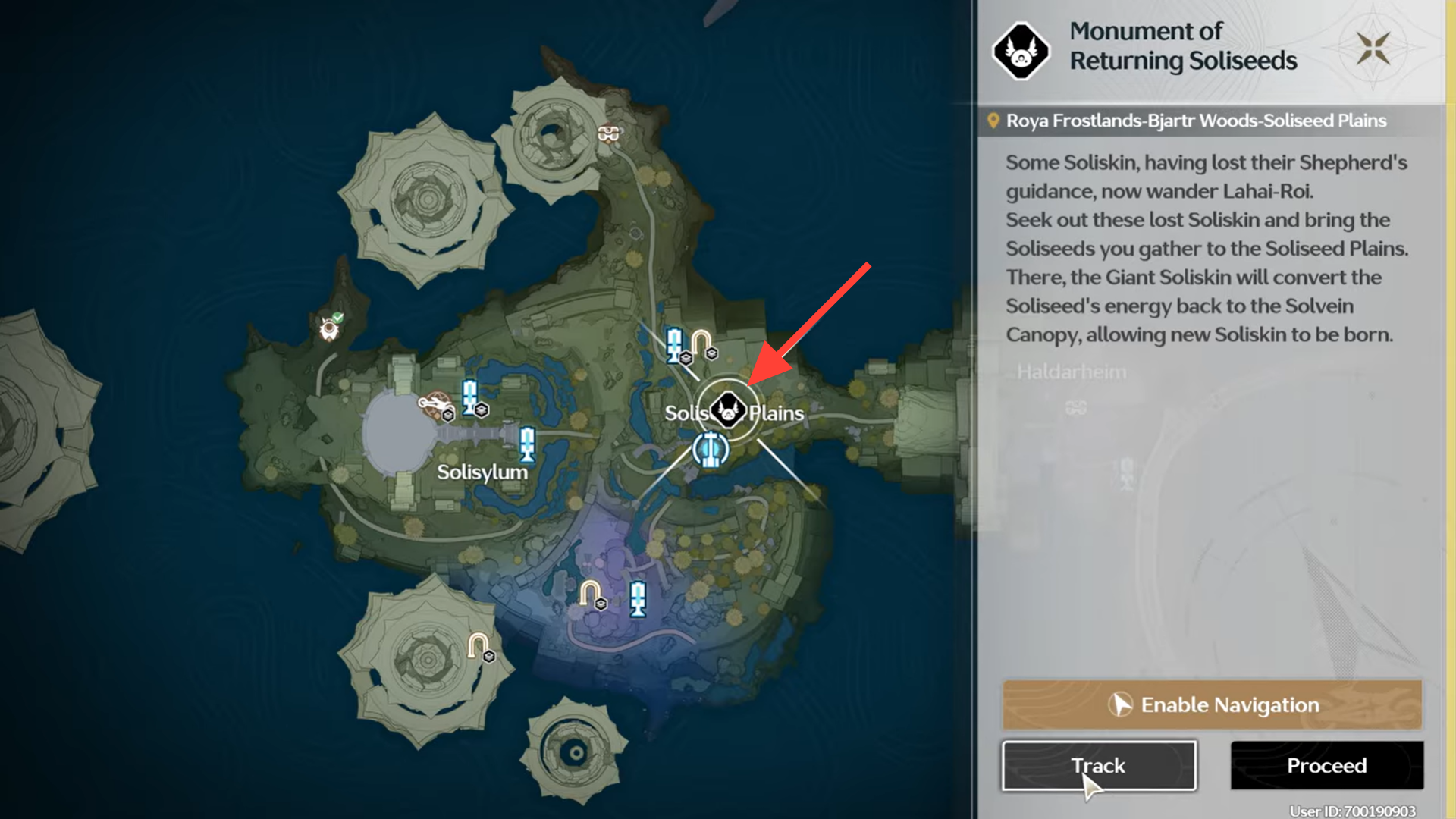The width and height of the screenshot is (1456, 819).
Task: Click the blue beacon marker above Solisylum label
Action: pos(526,444)
